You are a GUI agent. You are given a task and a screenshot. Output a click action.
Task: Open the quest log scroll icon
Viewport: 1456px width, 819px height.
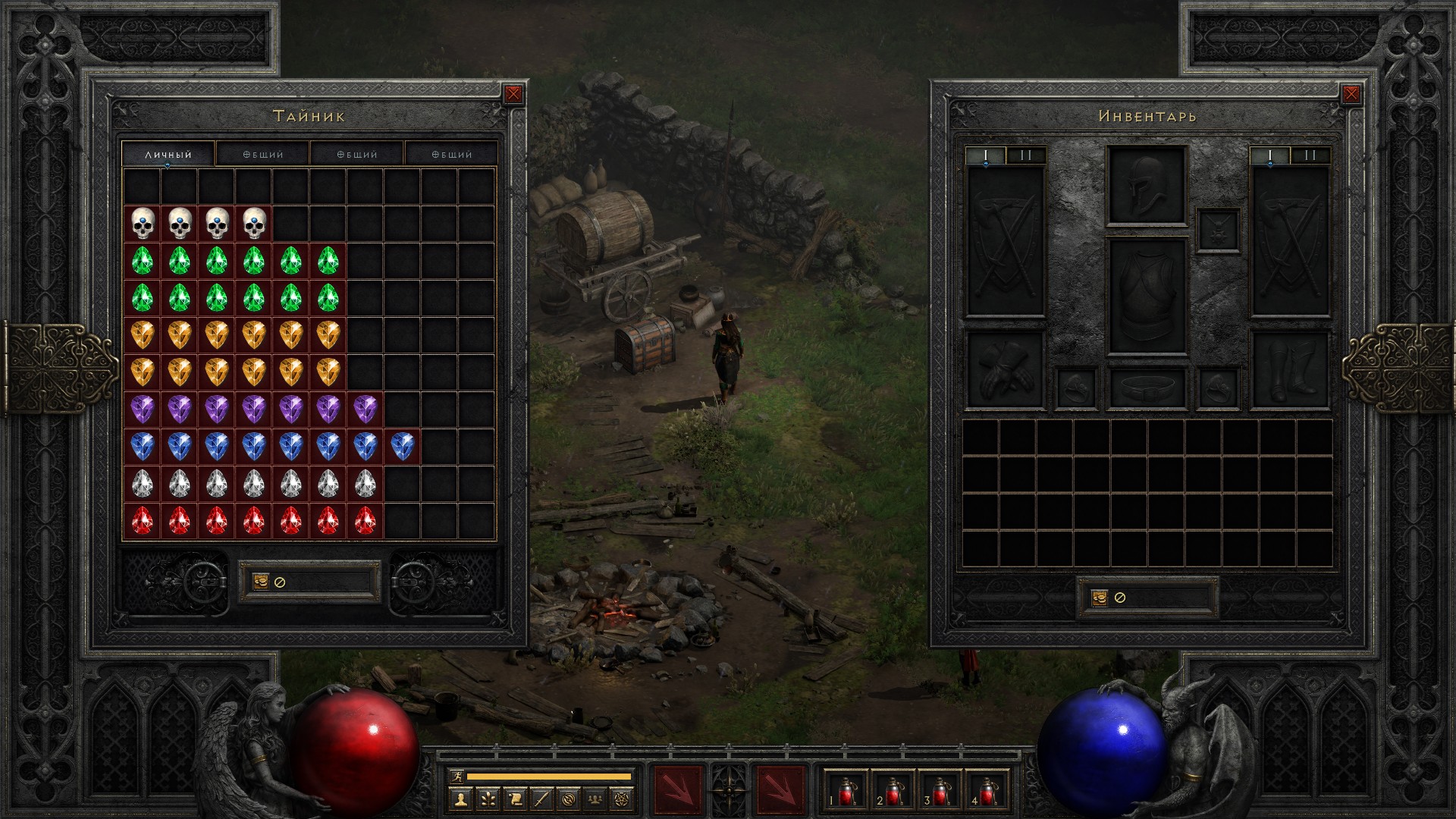tap(514, 799)
